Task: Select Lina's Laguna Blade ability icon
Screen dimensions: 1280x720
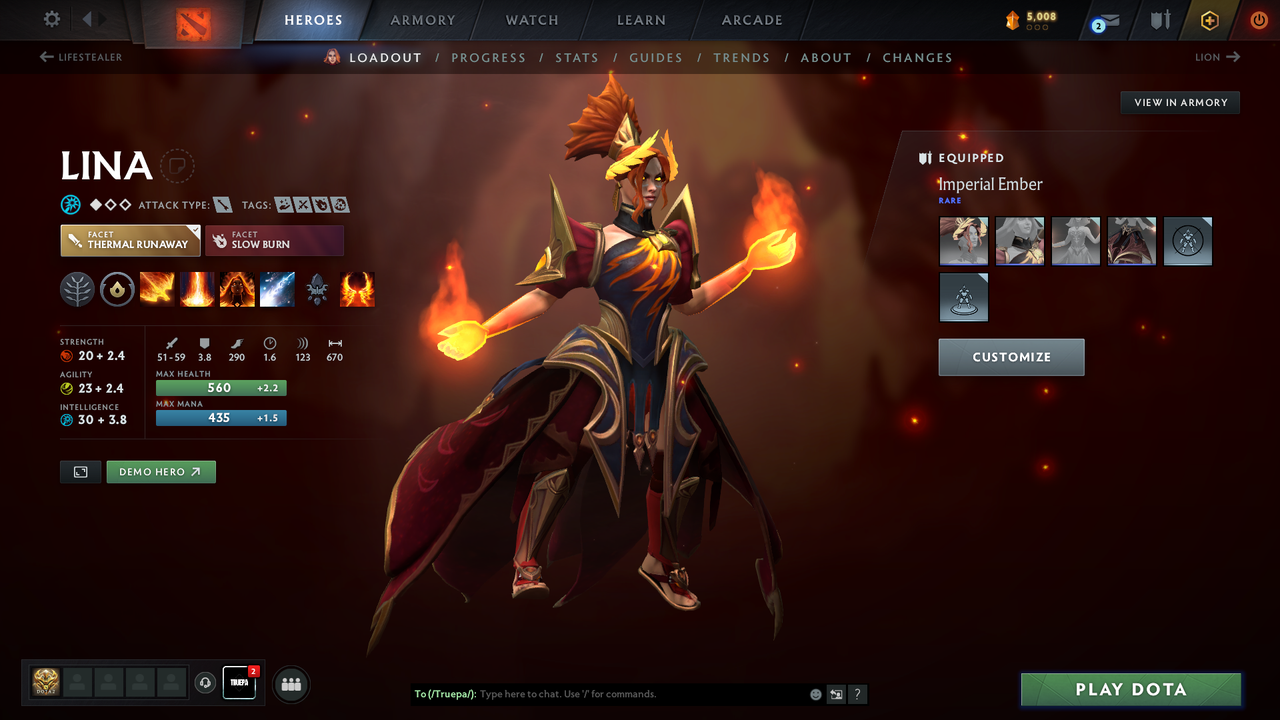Action: pos(277,289)
